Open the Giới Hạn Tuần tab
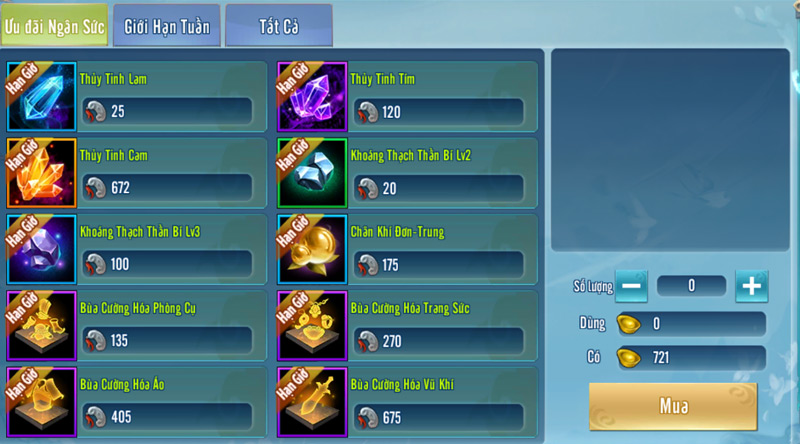The width and height of the screenshot is (800, 444). [x=166, y=25]
